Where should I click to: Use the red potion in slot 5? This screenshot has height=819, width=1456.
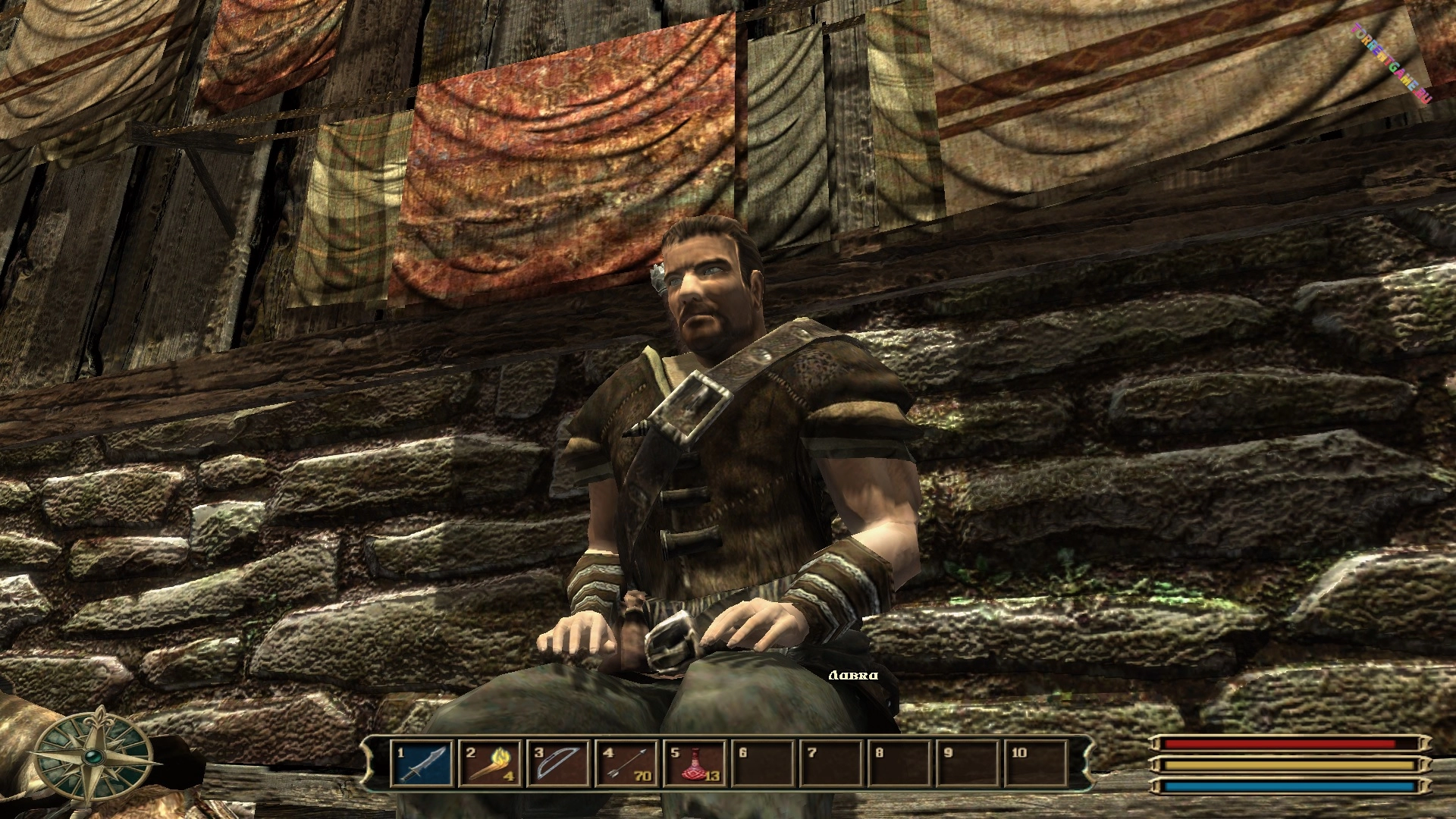click(x=694, y=764)
